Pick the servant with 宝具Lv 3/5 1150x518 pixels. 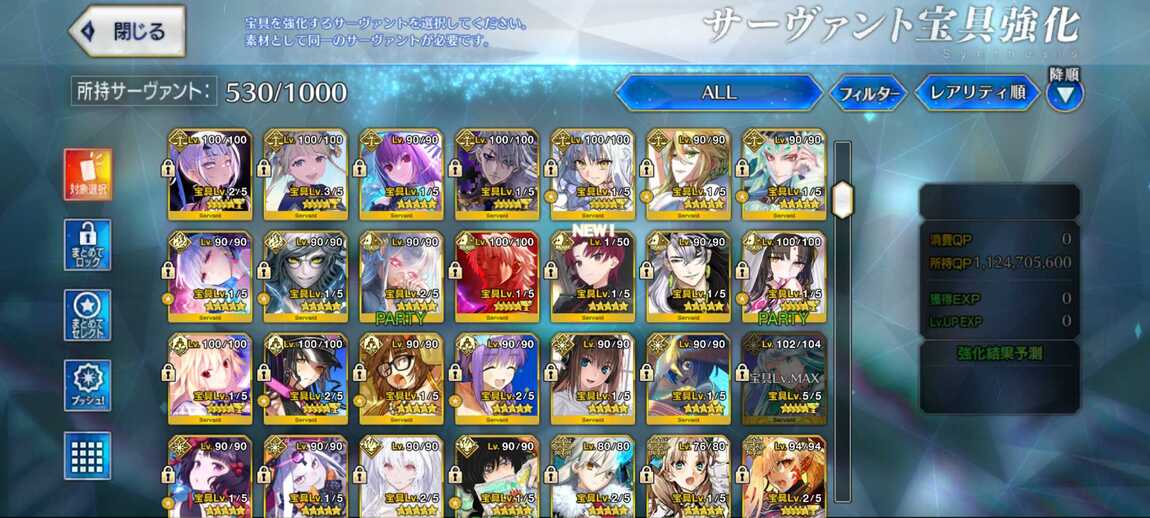(x=305, y=173)
